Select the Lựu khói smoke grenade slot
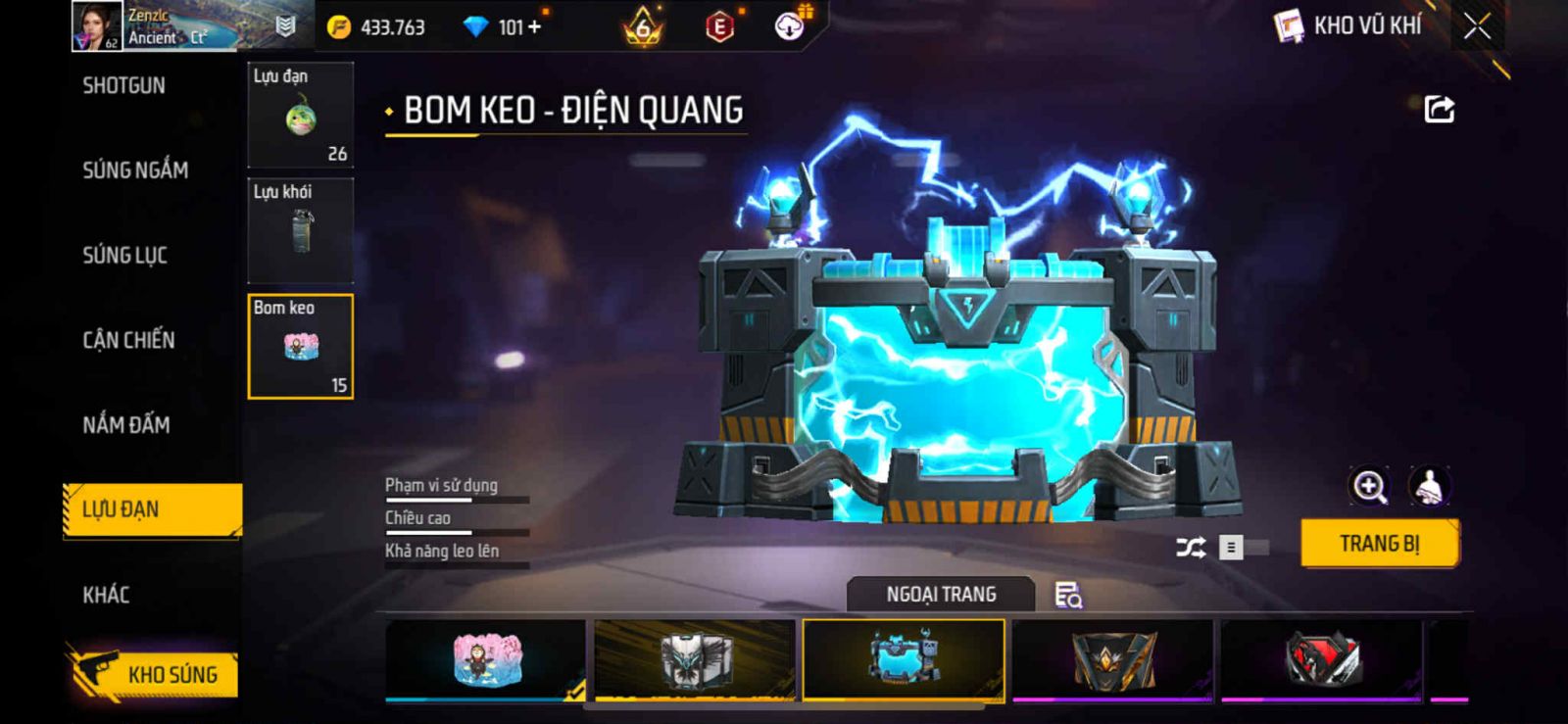 coord(300,231)
